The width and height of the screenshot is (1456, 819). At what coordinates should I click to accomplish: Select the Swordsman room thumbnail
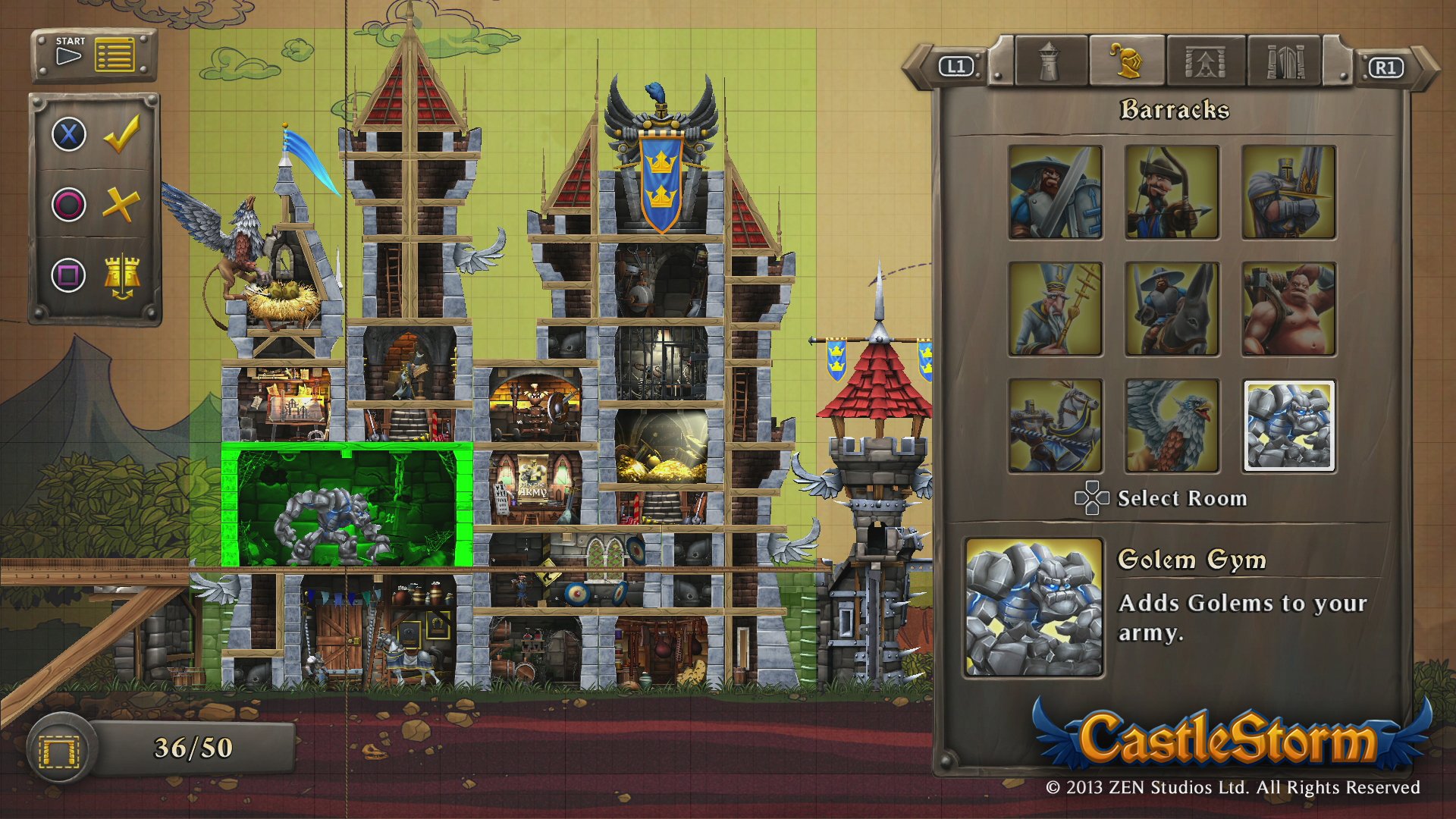coord(1055,192)
